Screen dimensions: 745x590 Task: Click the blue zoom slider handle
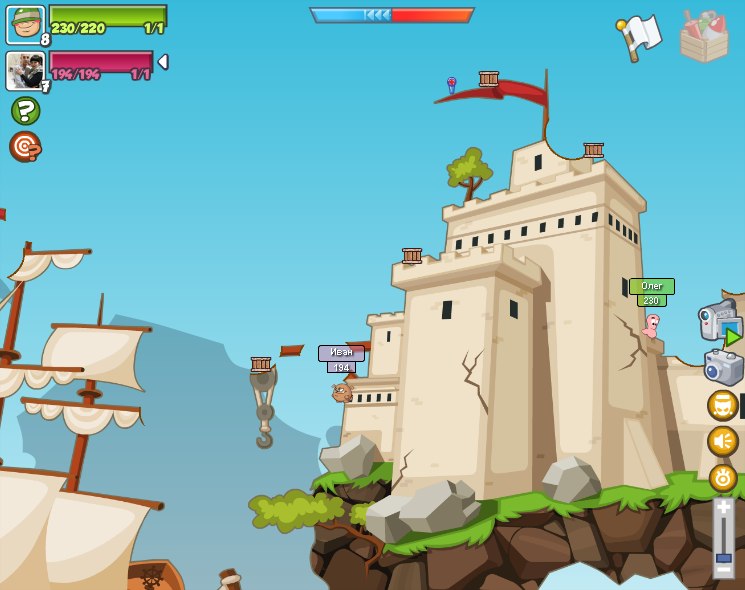click(723, 557)
